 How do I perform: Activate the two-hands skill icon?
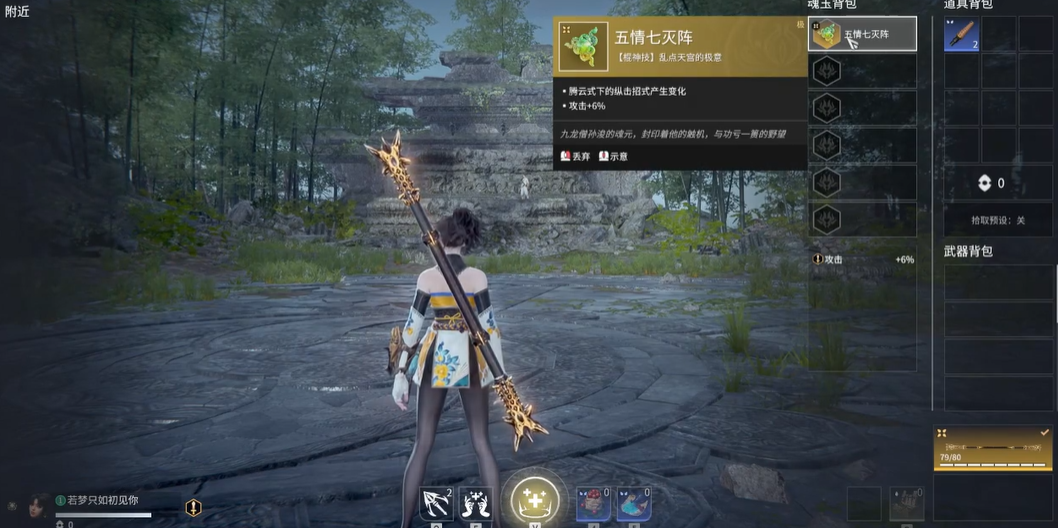pos(475,503)
